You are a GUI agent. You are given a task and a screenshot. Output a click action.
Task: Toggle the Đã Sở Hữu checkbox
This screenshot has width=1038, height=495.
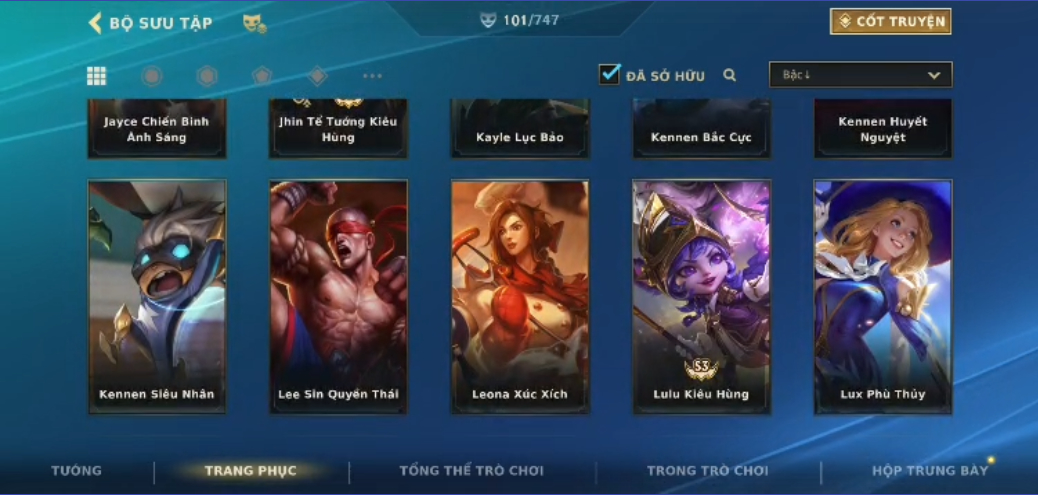(610, 75)
